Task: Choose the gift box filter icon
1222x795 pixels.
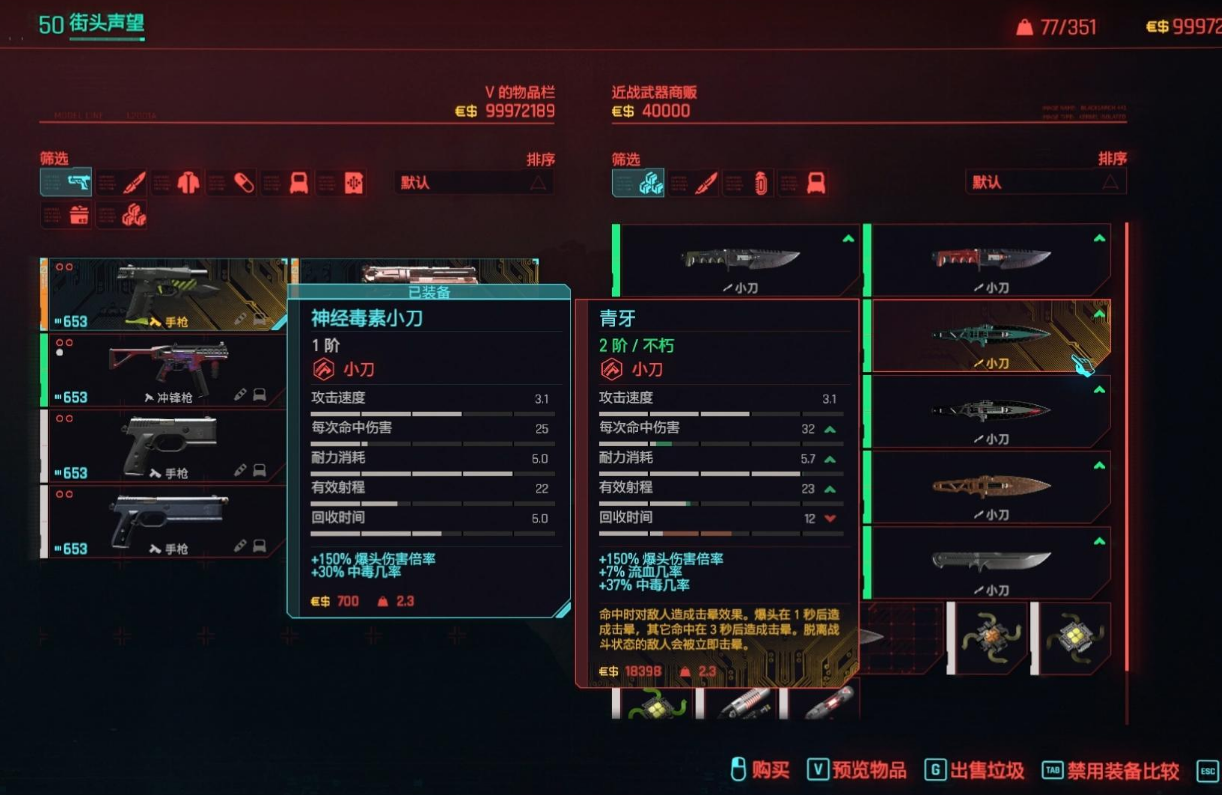Action: pos(78,214)
